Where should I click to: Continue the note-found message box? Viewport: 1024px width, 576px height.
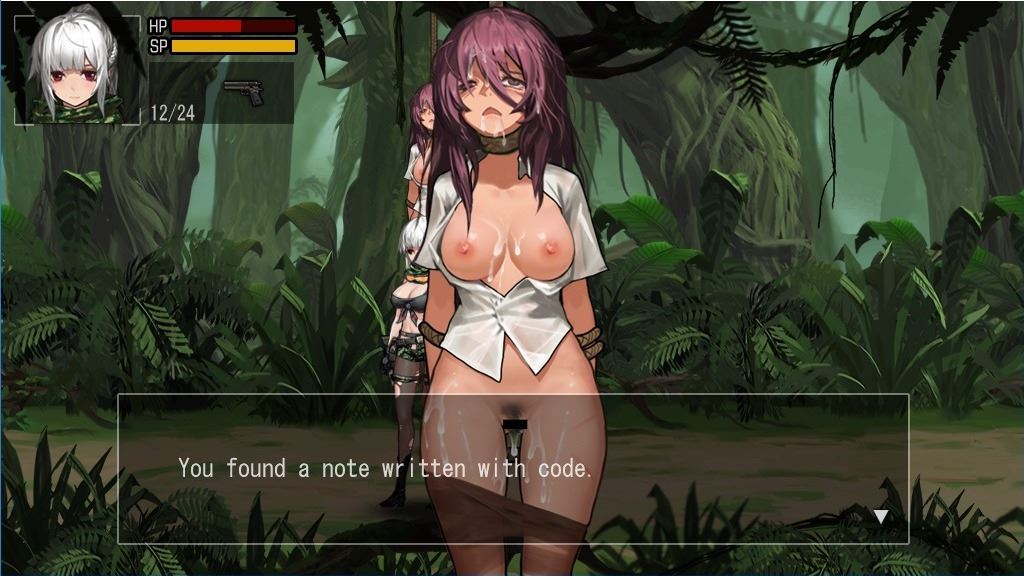click(x=512, y=468)
